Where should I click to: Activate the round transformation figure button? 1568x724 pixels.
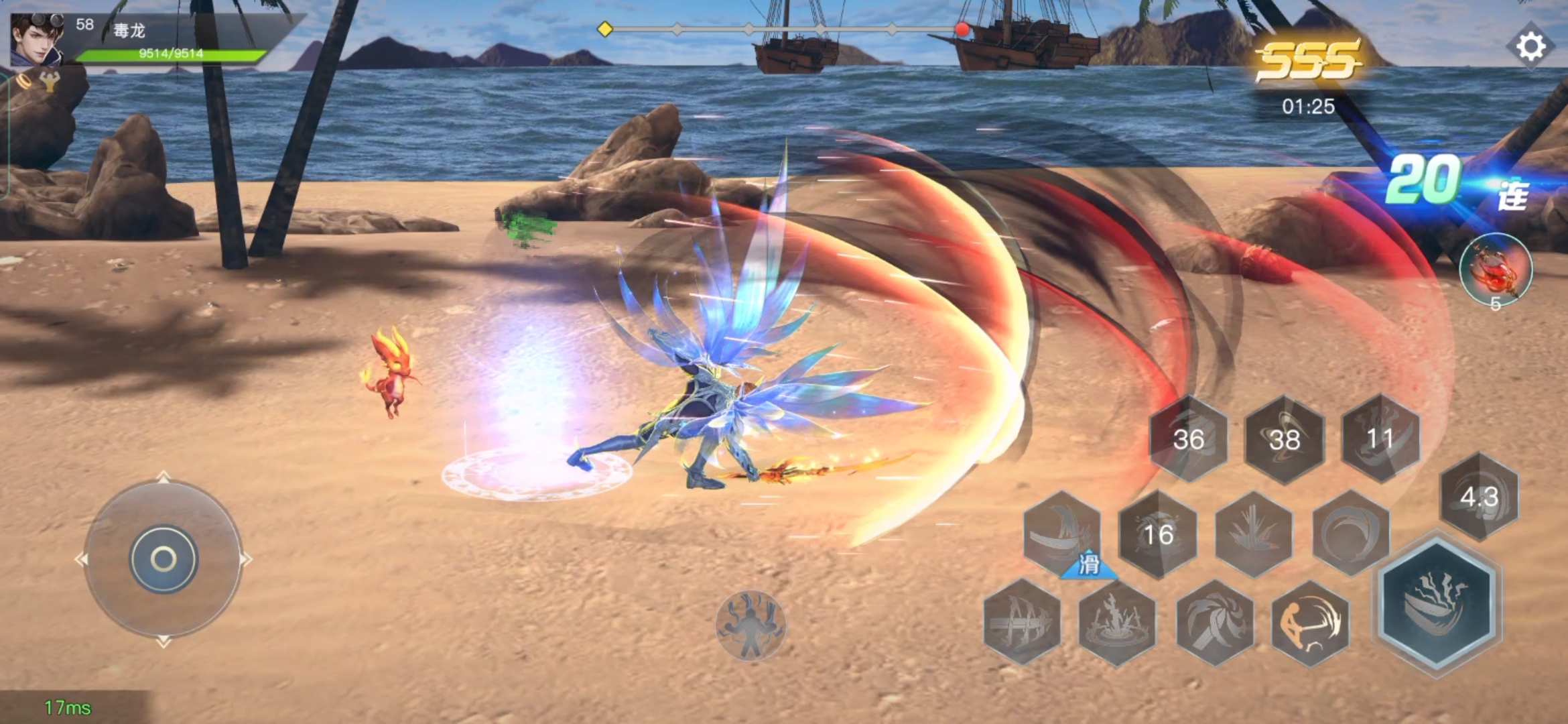coord(750,625)
